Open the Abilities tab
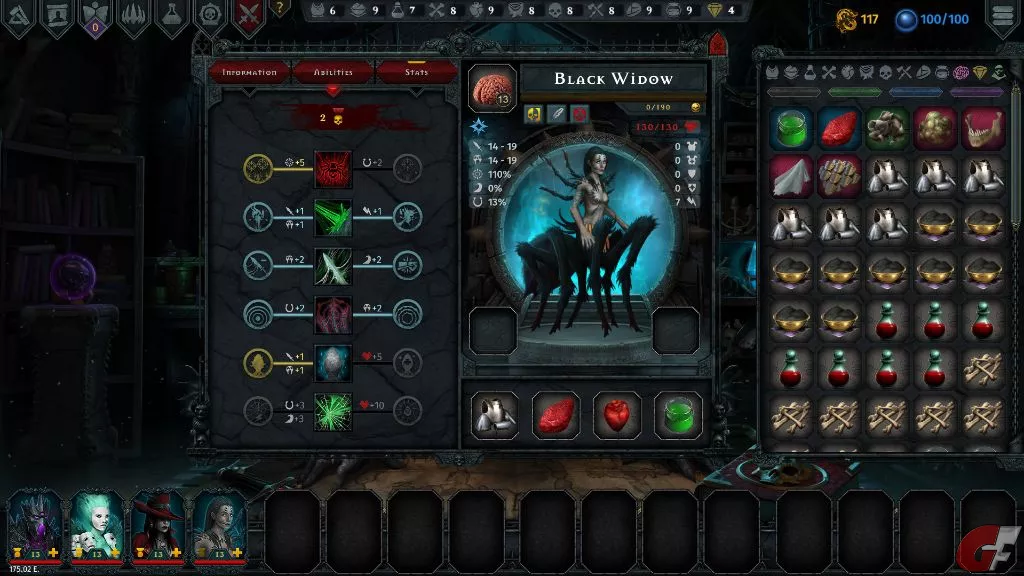1024x576 pixels. (333, 72)
